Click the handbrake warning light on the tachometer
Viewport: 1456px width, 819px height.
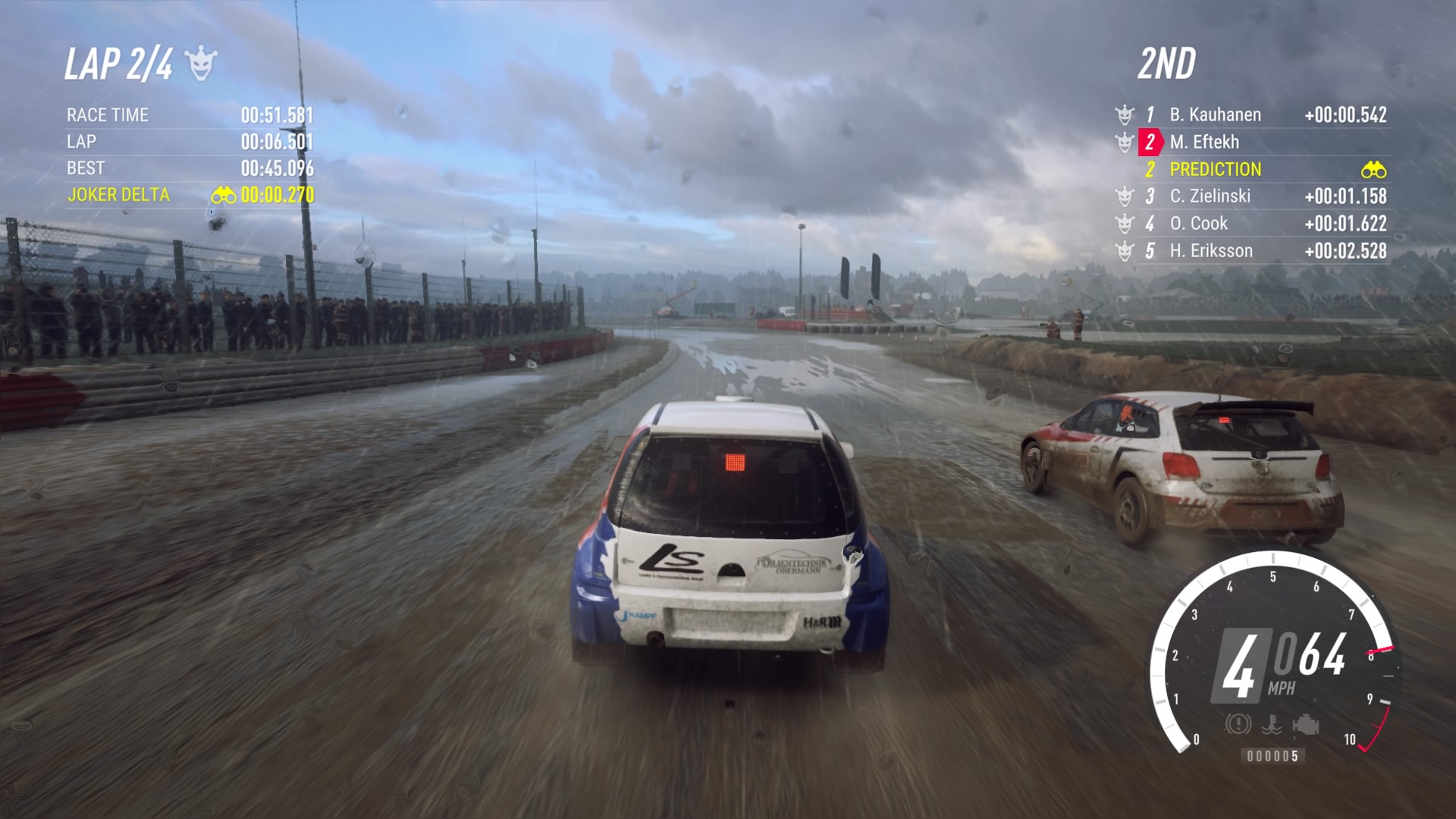tap(1238, 724)
